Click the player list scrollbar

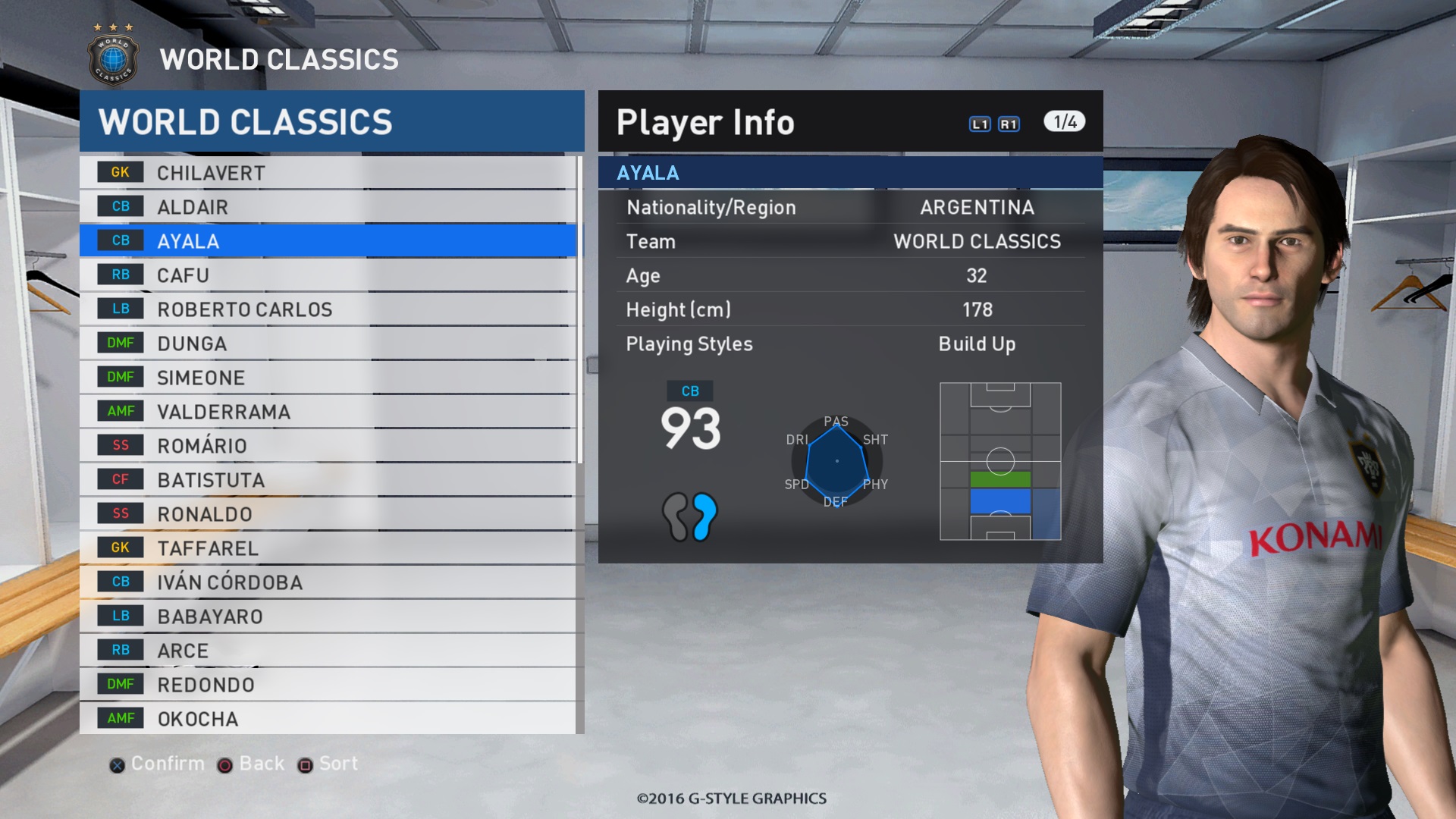point(580,309)
